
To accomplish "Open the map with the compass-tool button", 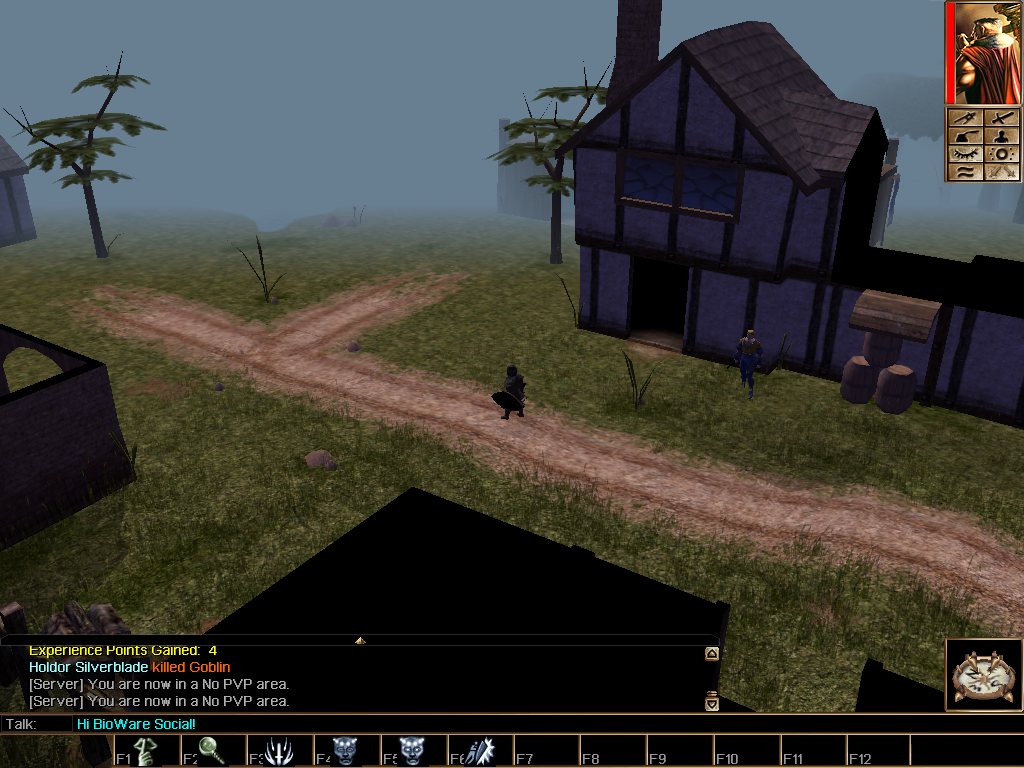I will [966, 118].
